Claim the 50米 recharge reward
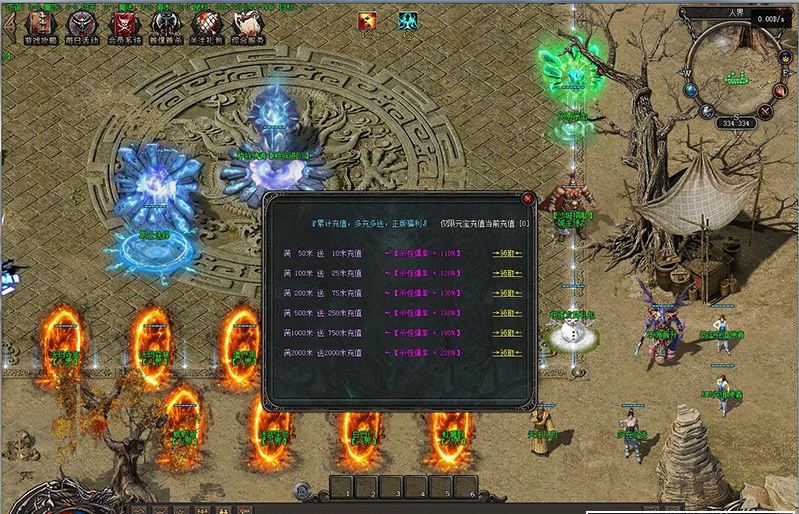Viewport: 799px width, 514px height. coord(507,254)
